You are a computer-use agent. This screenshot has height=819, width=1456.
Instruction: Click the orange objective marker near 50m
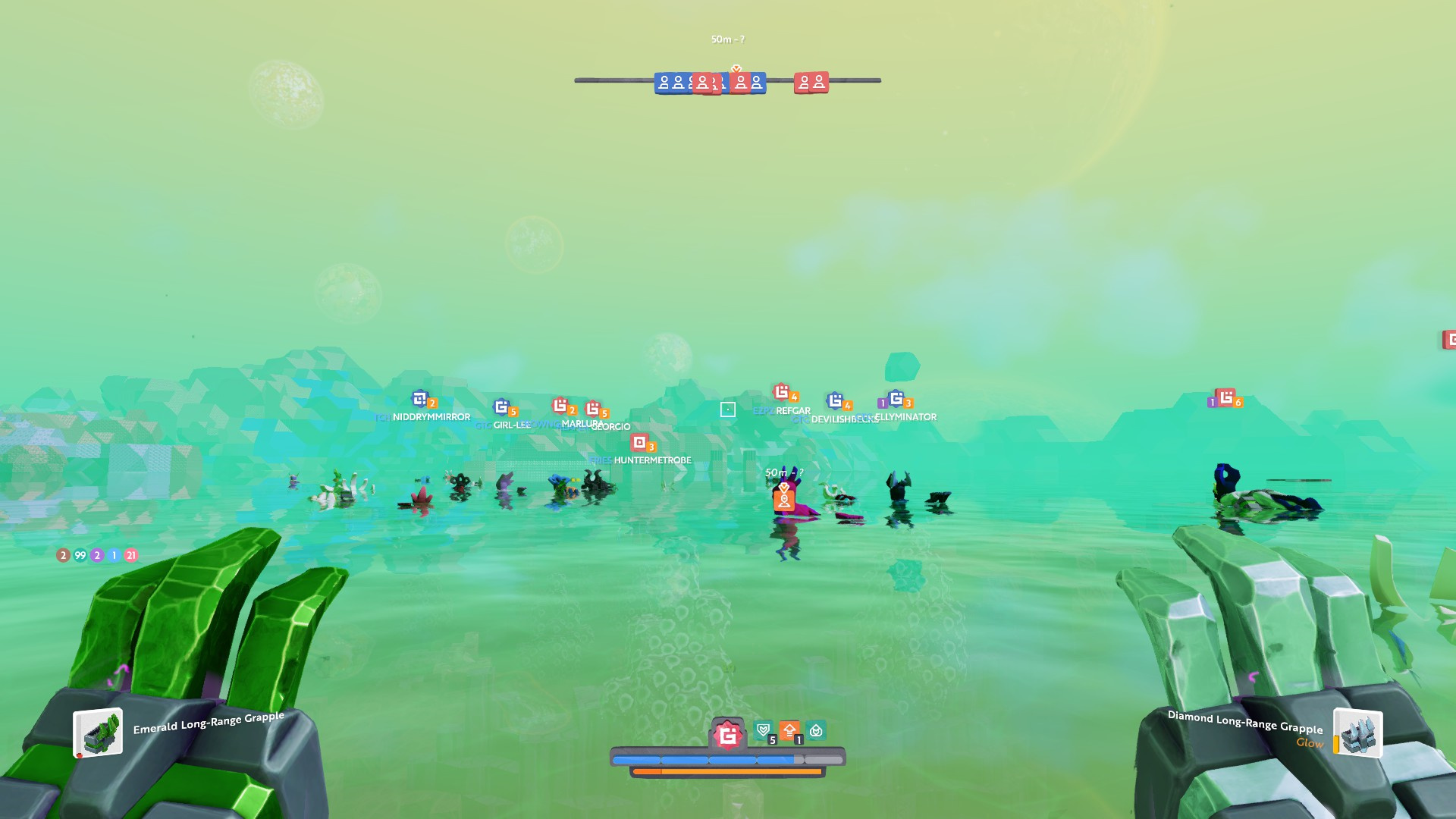click(x=784, y=499)
